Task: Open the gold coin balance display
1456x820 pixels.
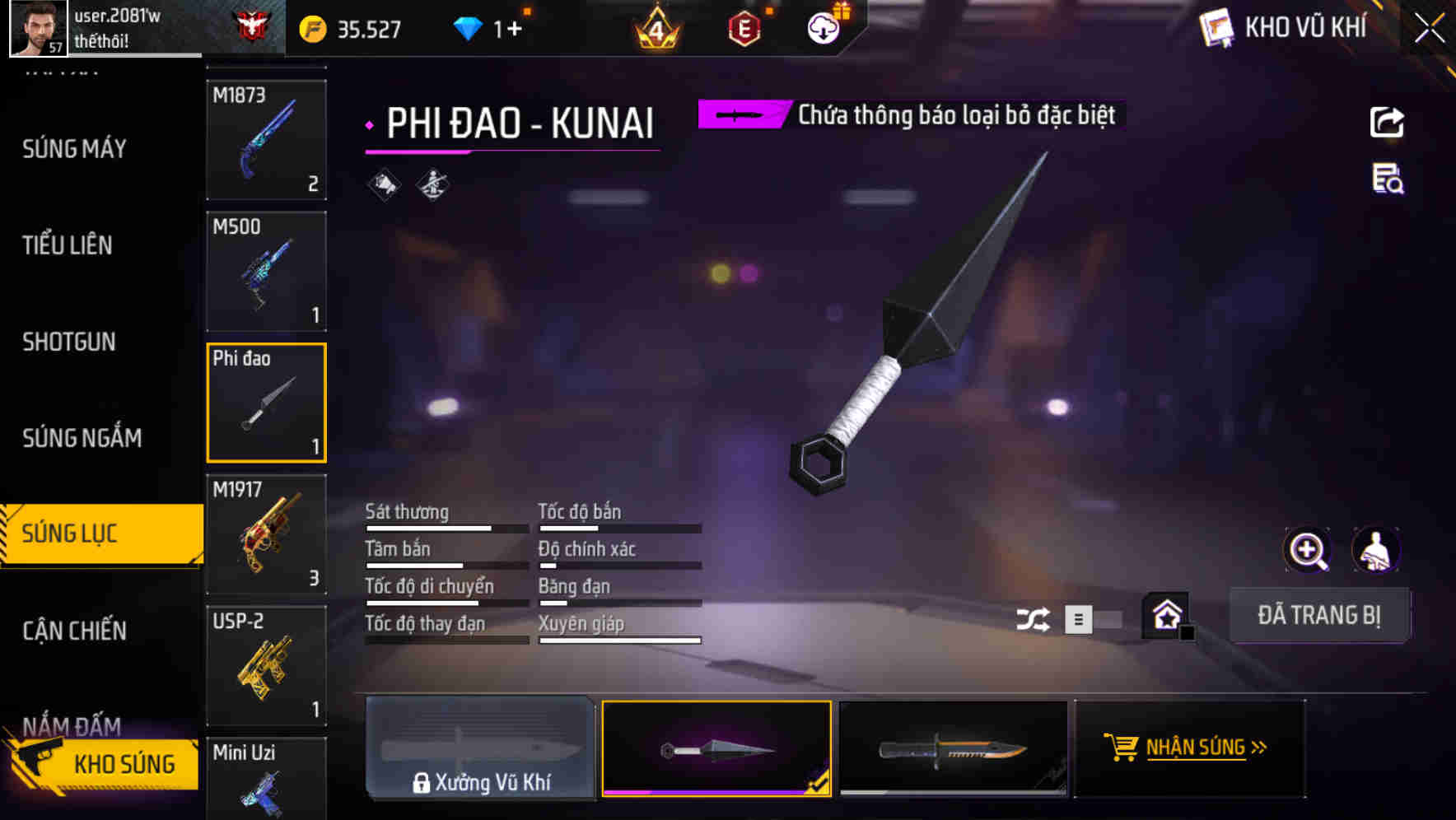Action: (x=346, y=27)
